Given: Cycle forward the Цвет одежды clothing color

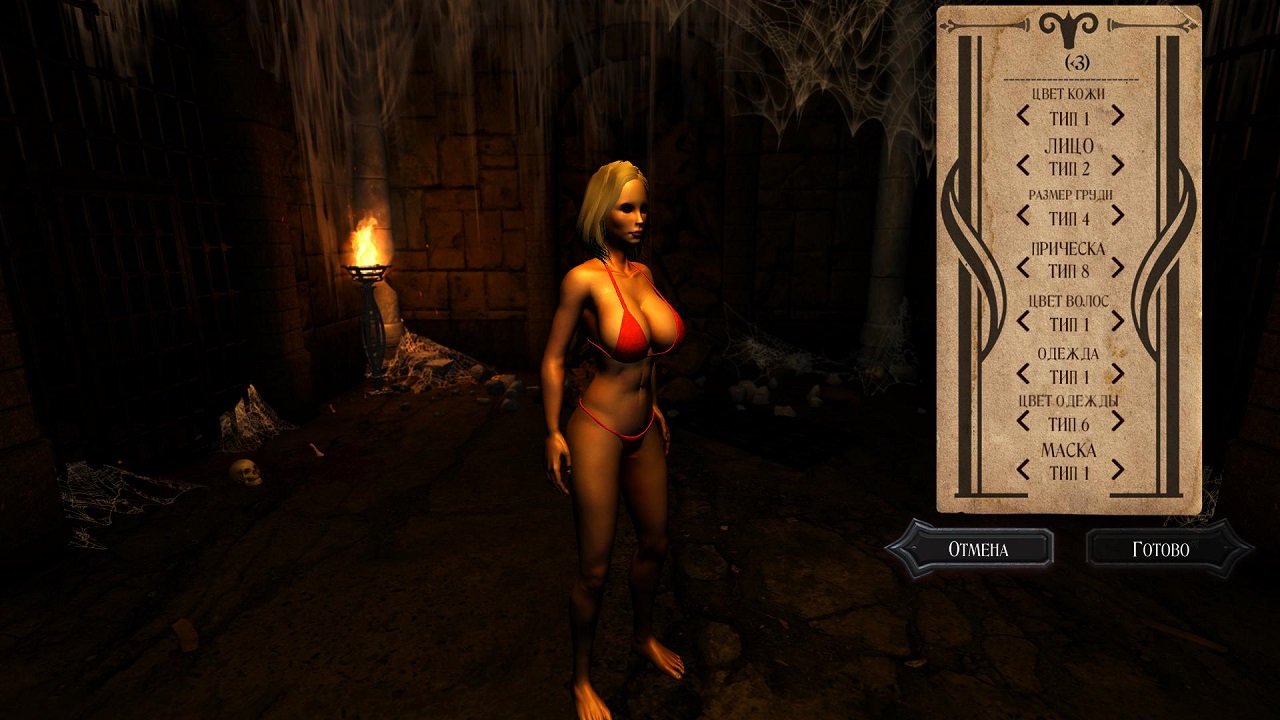Looking at the screenshot, I should [1117, 422].
